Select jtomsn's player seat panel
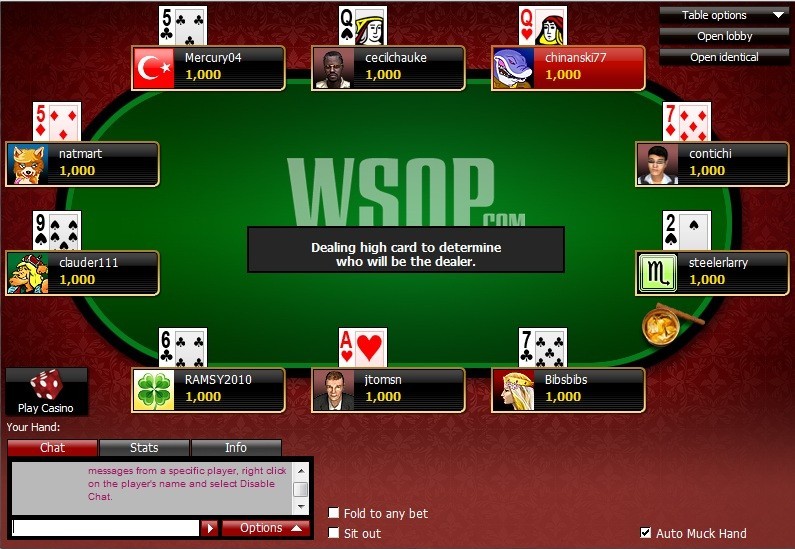Viewport: 795px width, 549px height. [388, 389]
